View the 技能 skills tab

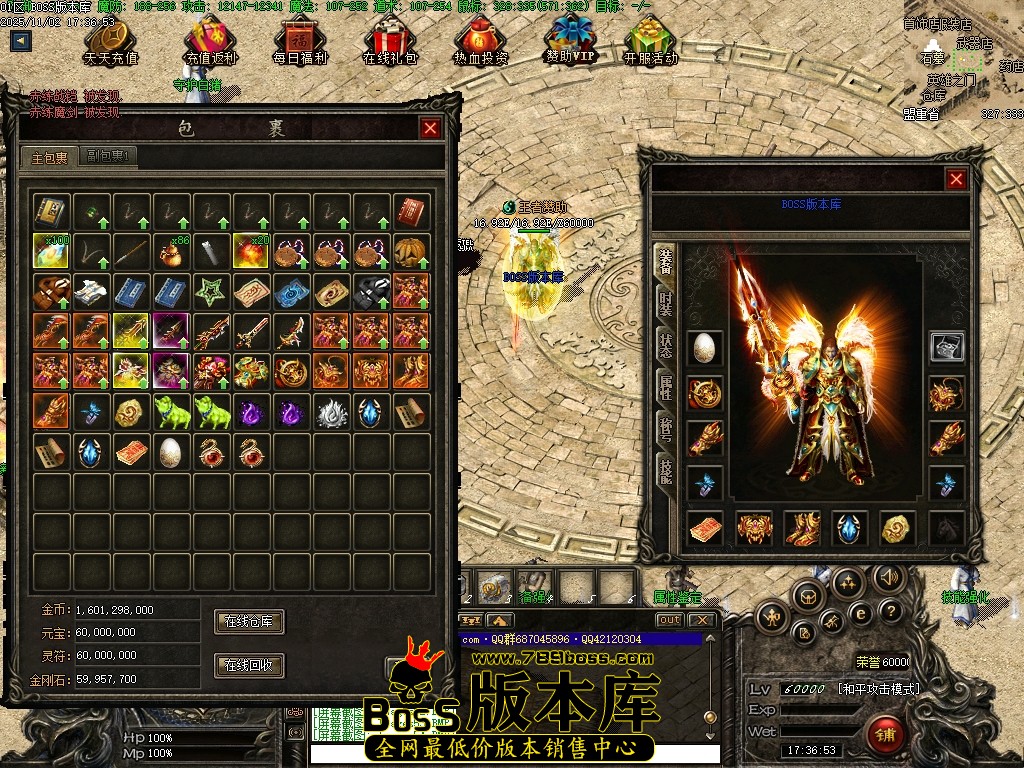click(665, 469)
